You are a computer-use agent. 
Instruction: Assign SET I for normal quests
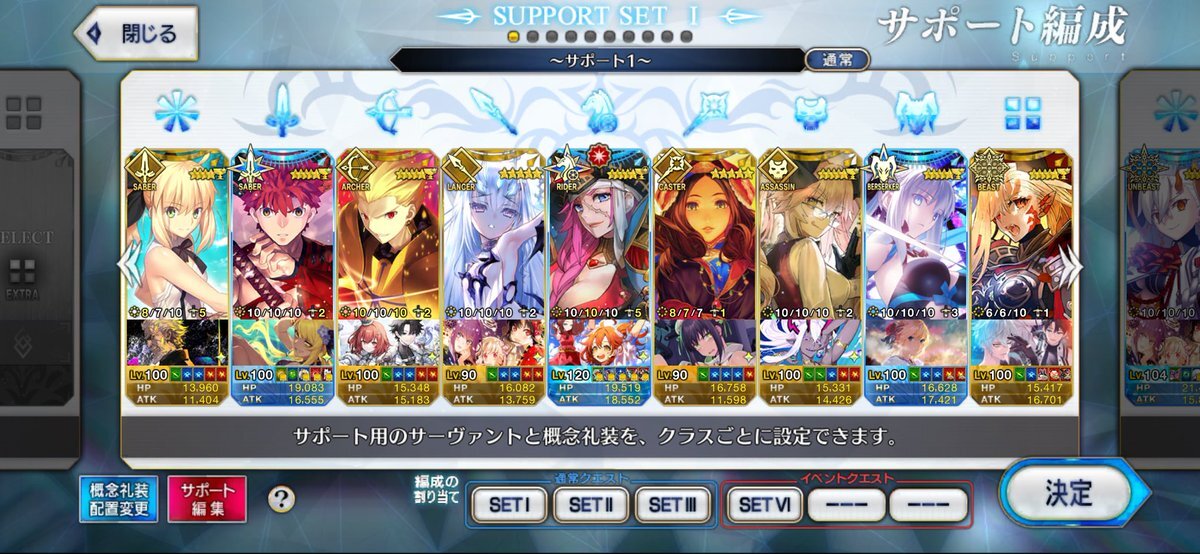point(509,505)
